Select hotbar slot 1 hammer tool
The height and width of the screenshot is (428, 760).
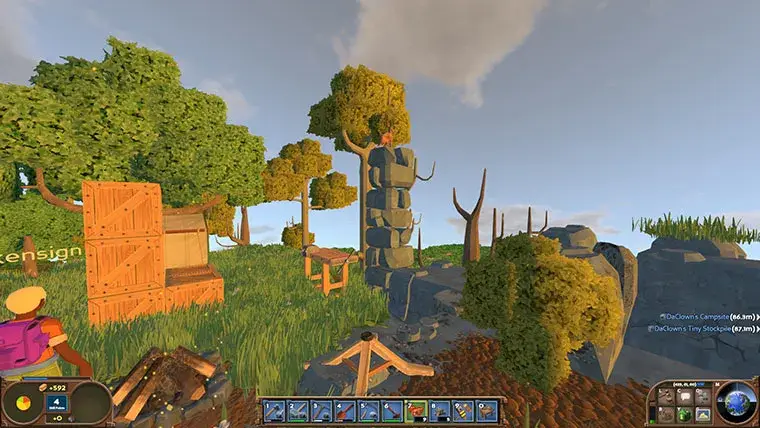pyautogui.click(x=274, y=410)
